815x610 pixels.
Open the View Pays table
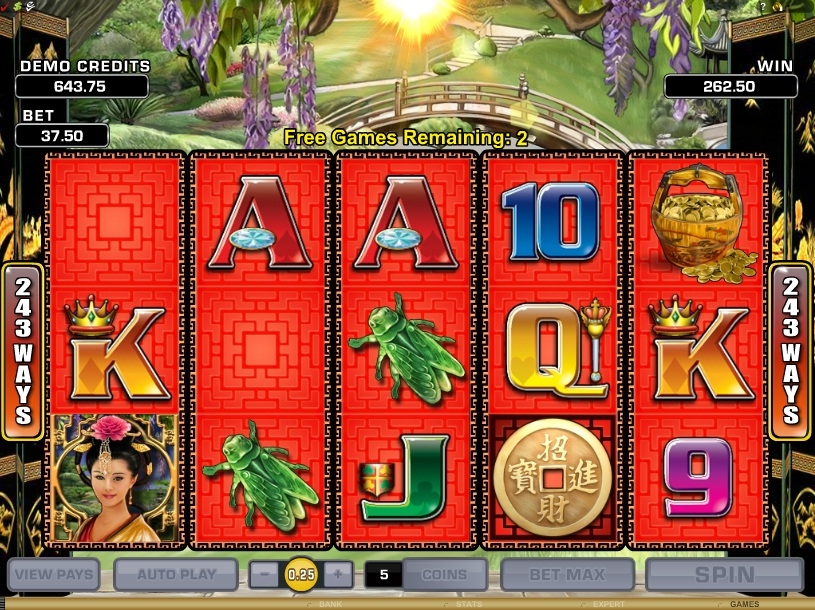(55, 575)
